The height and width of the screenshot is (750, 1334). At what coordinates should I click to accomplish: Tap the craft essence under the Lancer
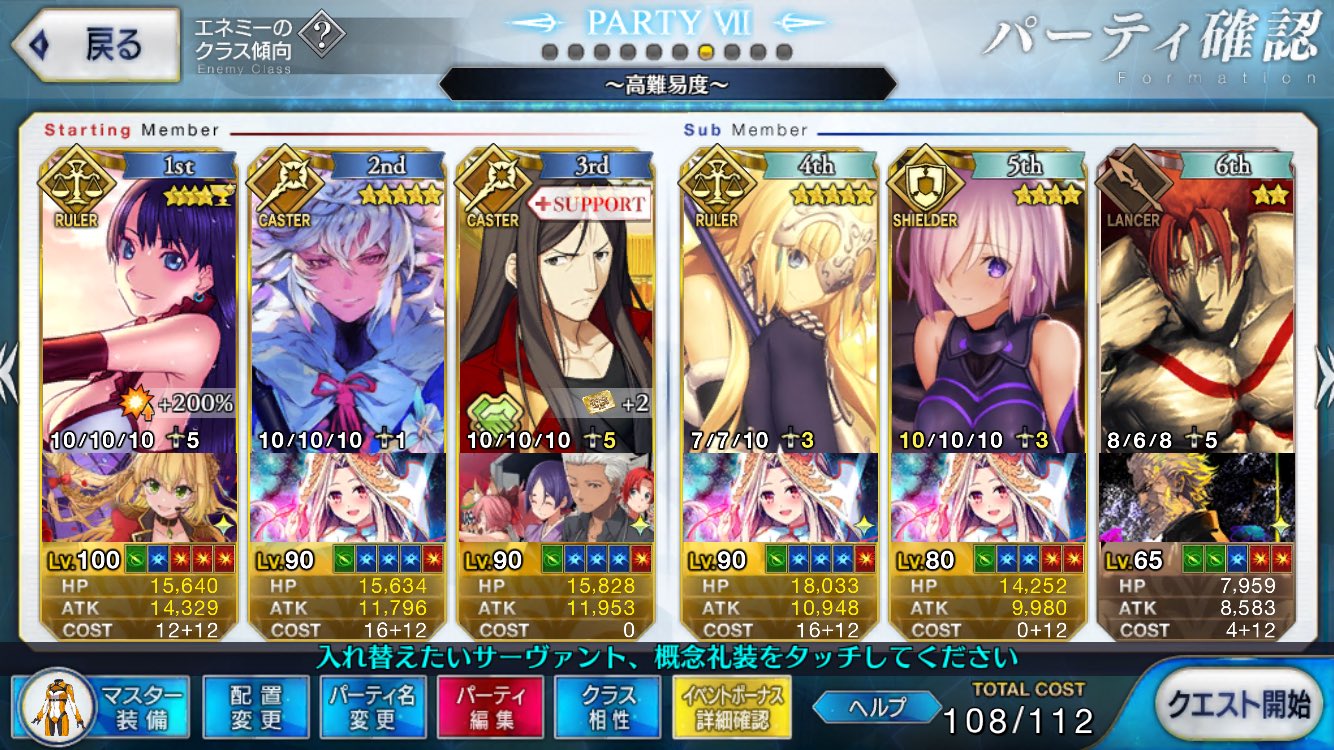click(1196, 497)
